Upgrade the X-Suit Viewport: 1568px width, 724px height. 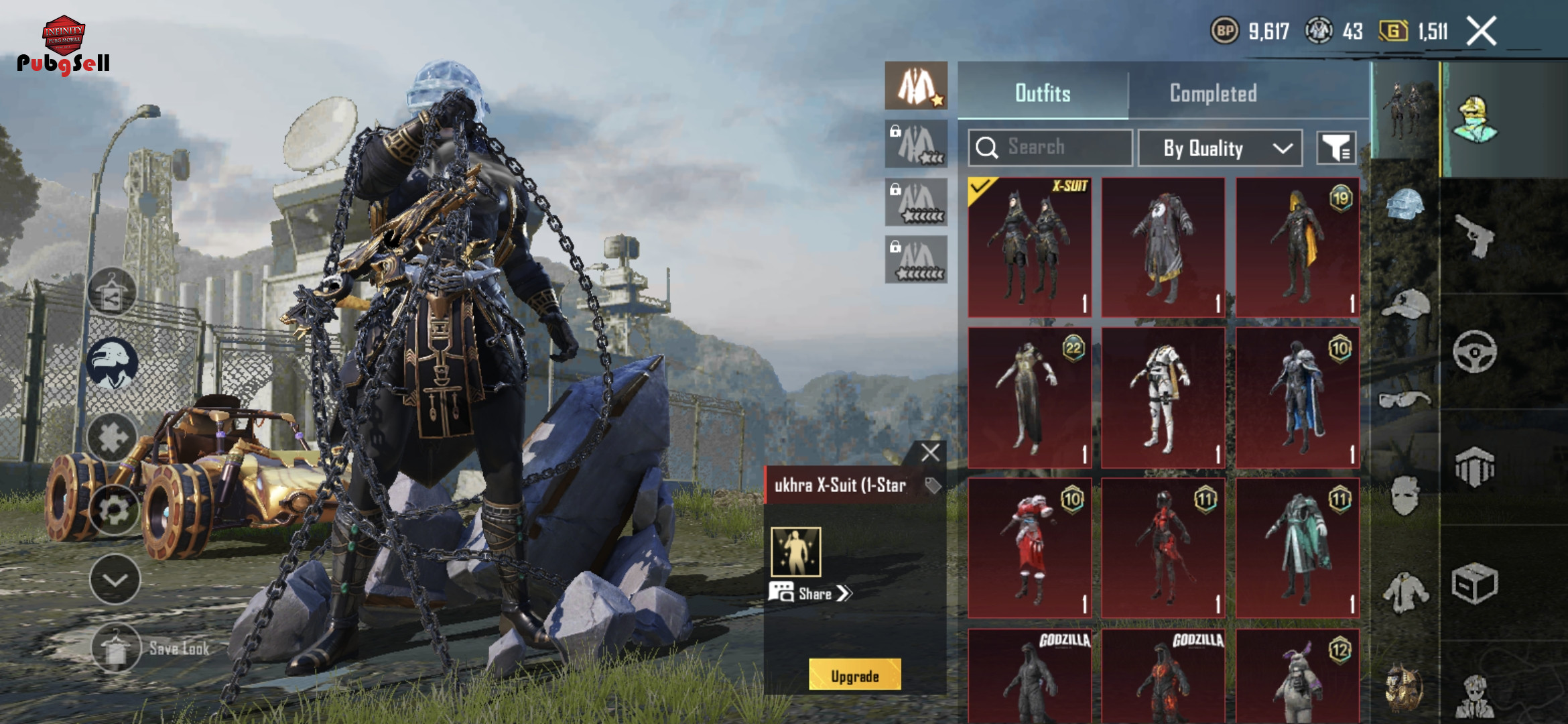[x=854, y=676]
